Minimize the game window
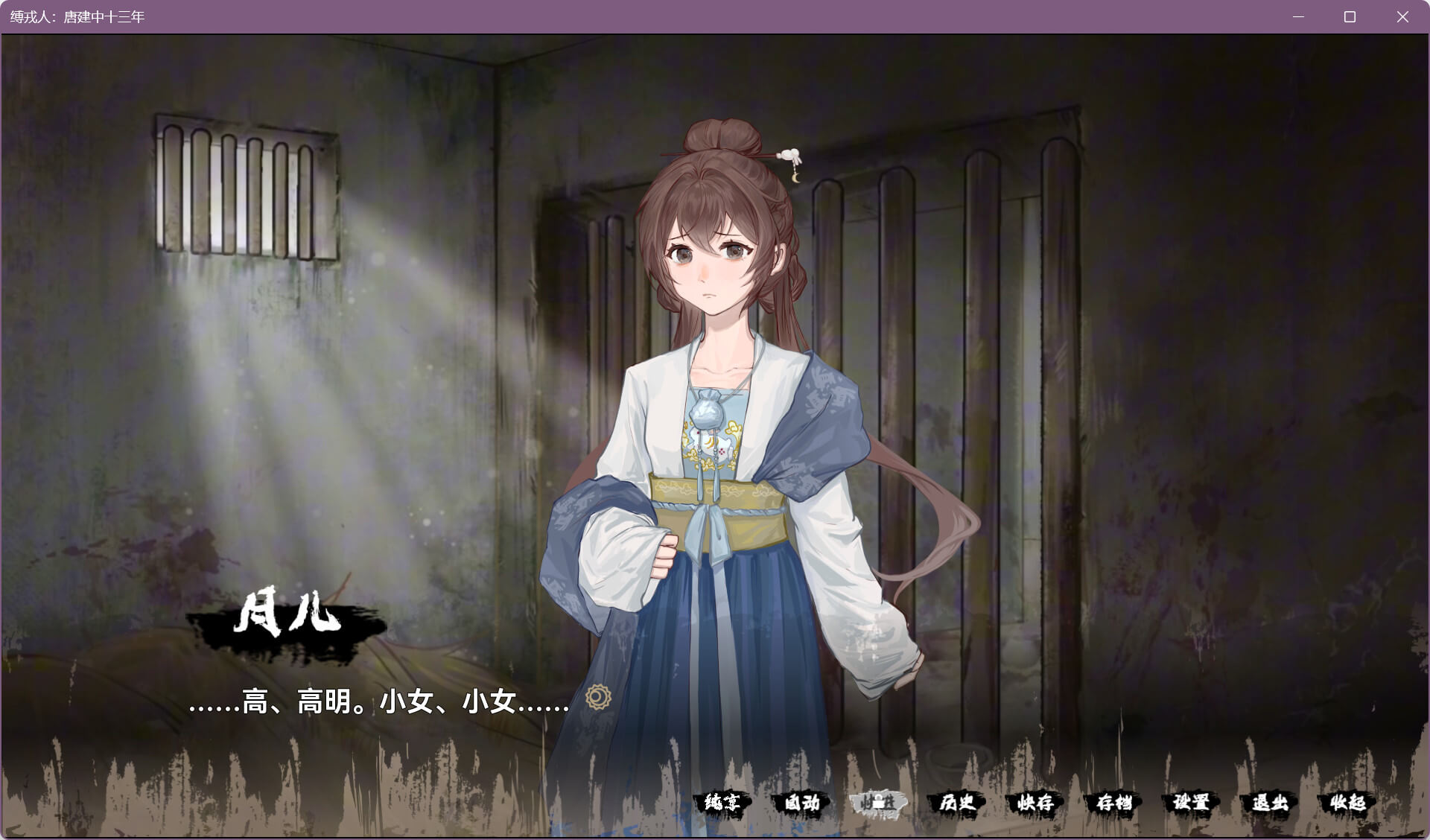1430x840 pixels. [1298, 16]
